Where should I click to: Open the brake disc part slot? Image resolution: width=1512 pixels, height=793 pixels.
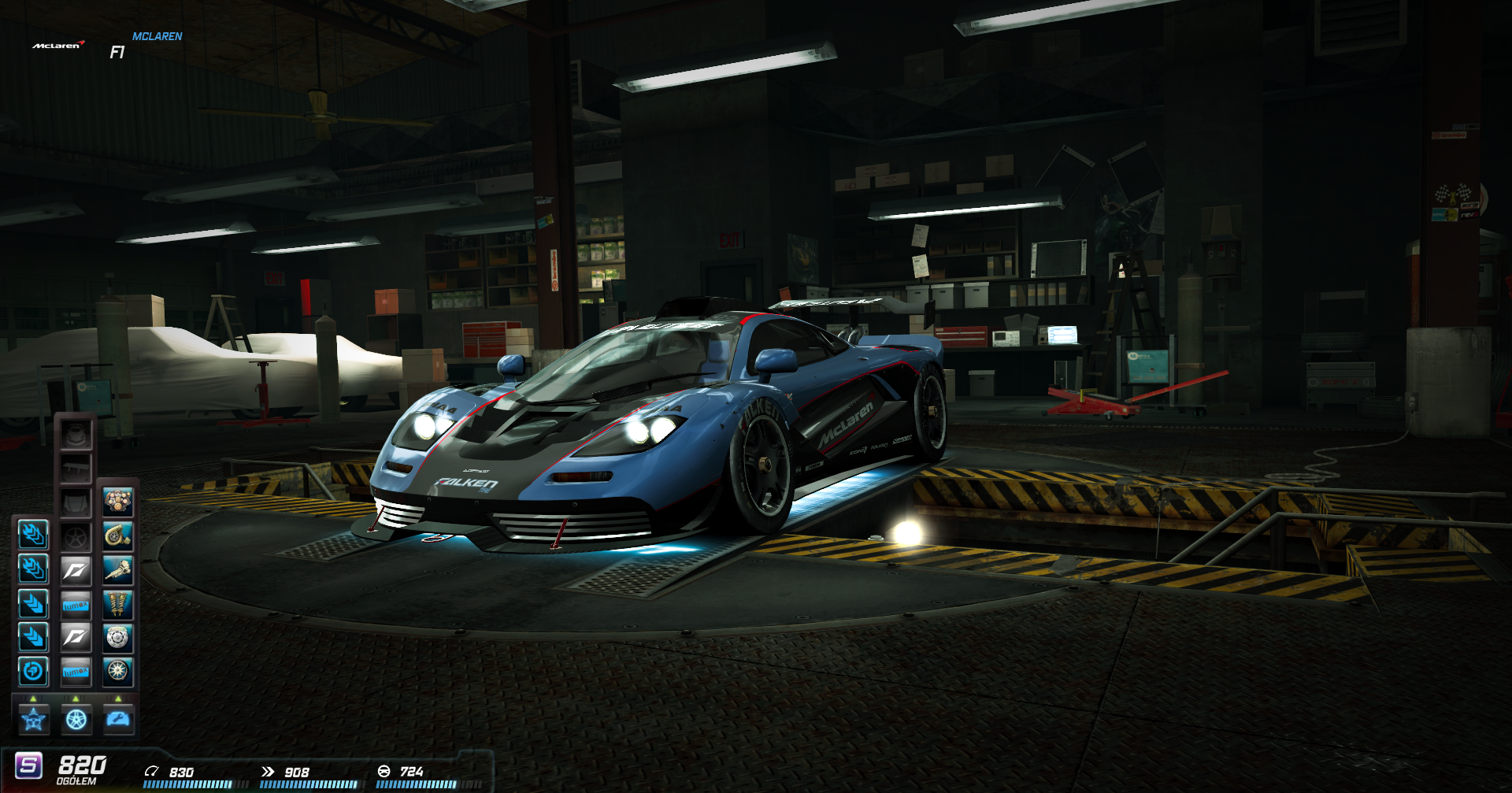point(118,638)
